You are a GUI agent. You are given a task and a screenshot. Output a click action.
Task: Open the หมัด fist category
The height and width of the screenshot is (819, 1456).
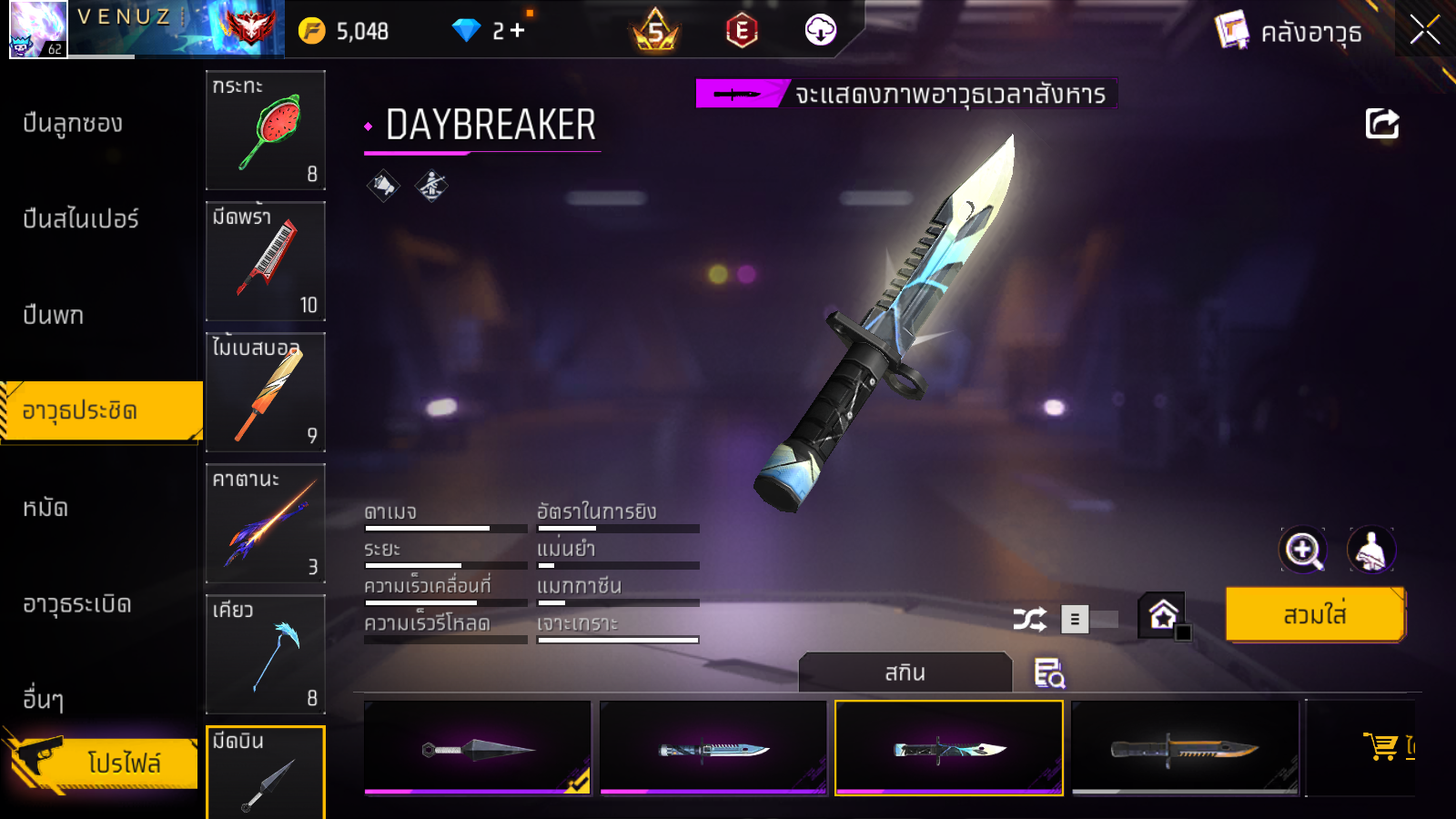(x=45, y=508)
